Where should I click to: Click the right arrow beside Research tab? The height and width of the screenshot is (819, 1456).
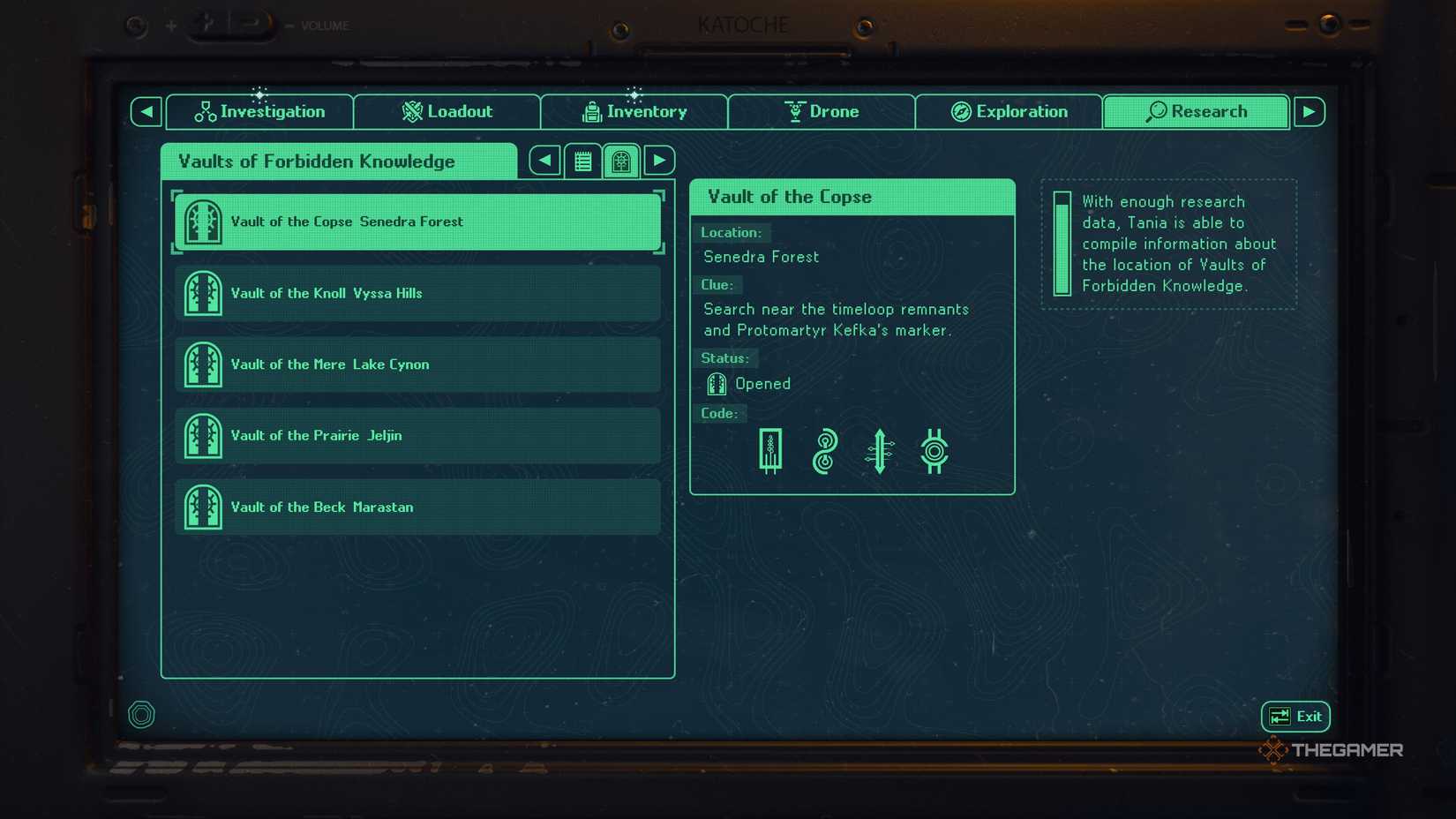(1310, 111)
